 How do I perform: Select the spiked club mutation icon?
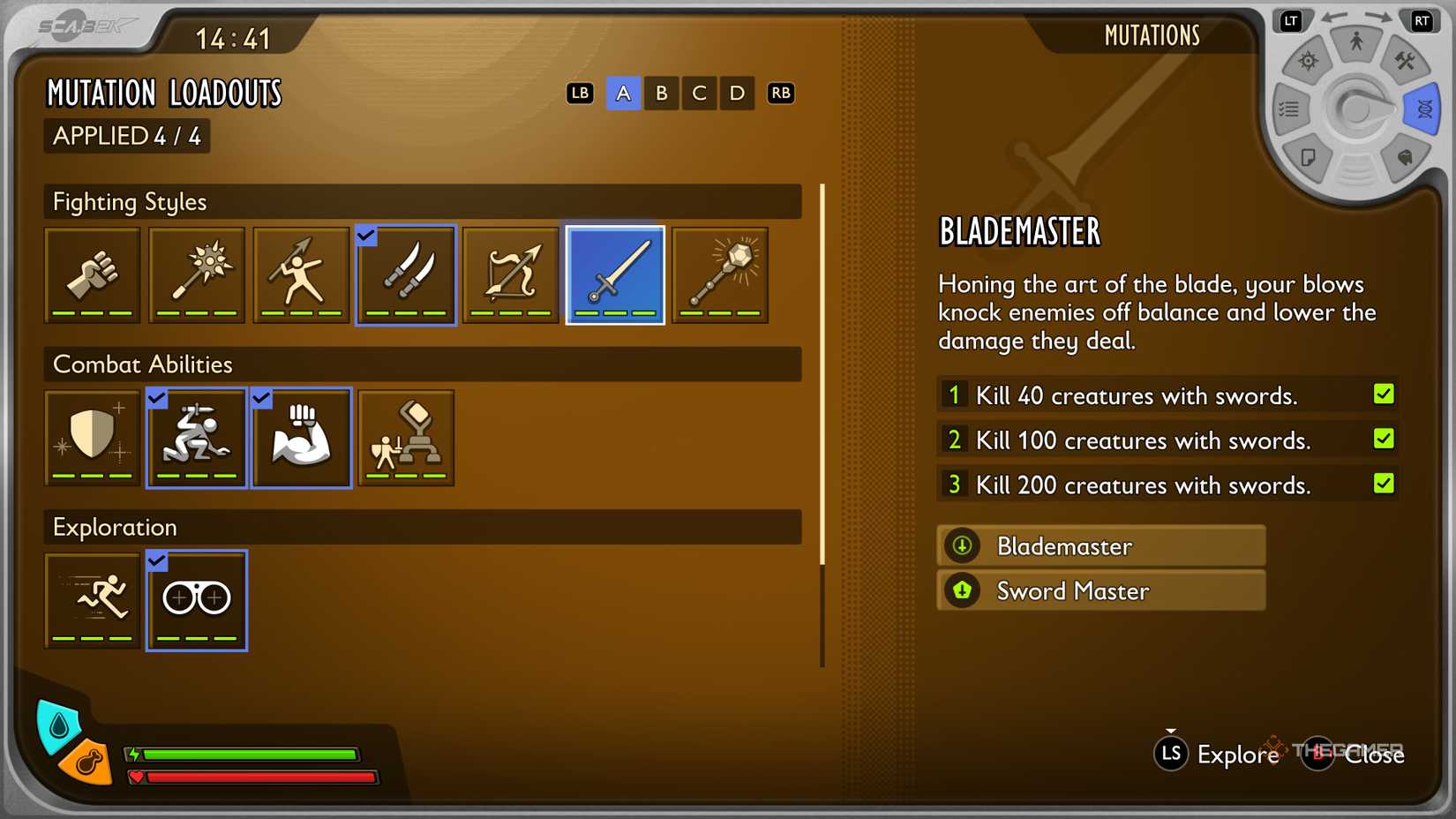(196, 274)
